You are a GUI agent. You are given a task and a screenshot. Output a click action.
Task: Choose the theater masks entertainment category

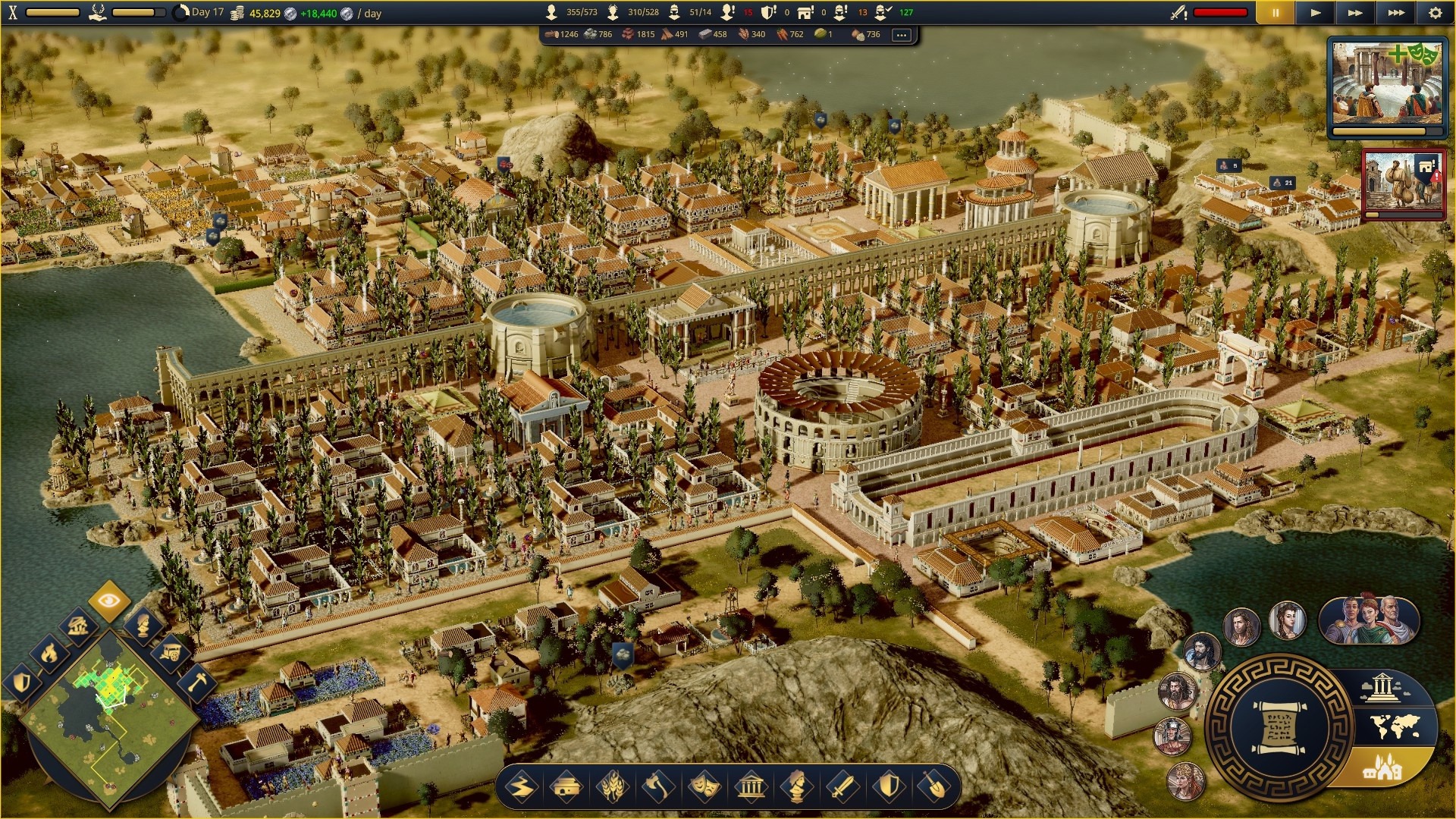click(x=704, y=786)
